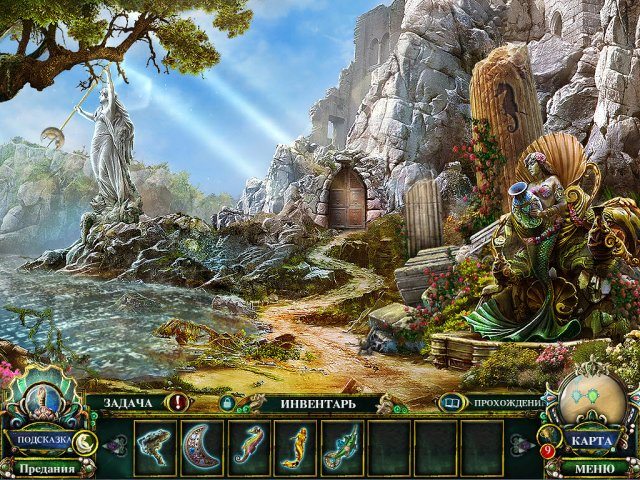The width and height of the screenshot is (640, 480).
Task: Click the red number 9 counter badge
Action: (x=548, y=450)
